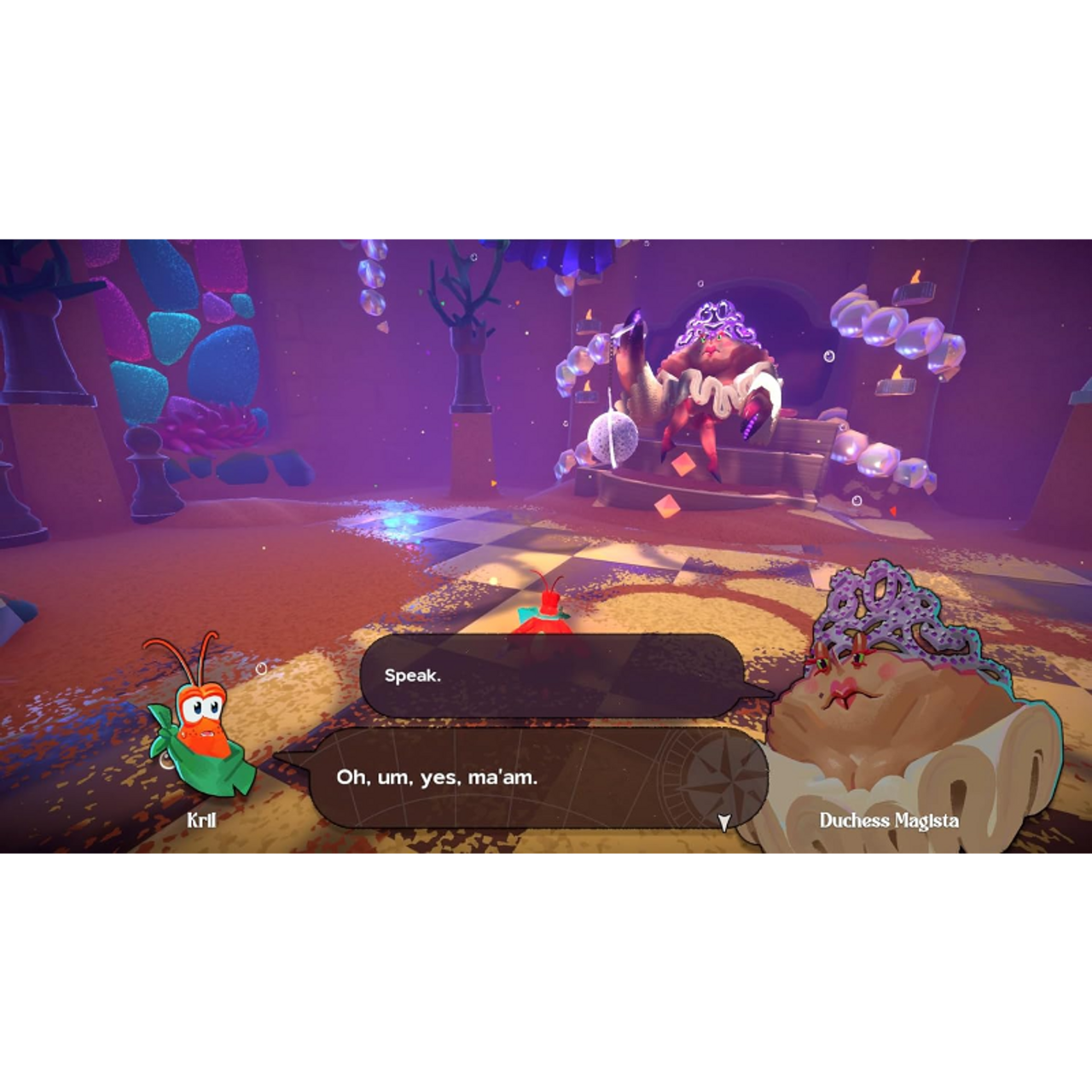Expand the 'Speak.' dialogue bubble
The image size is (1092, 1092).
555,674
